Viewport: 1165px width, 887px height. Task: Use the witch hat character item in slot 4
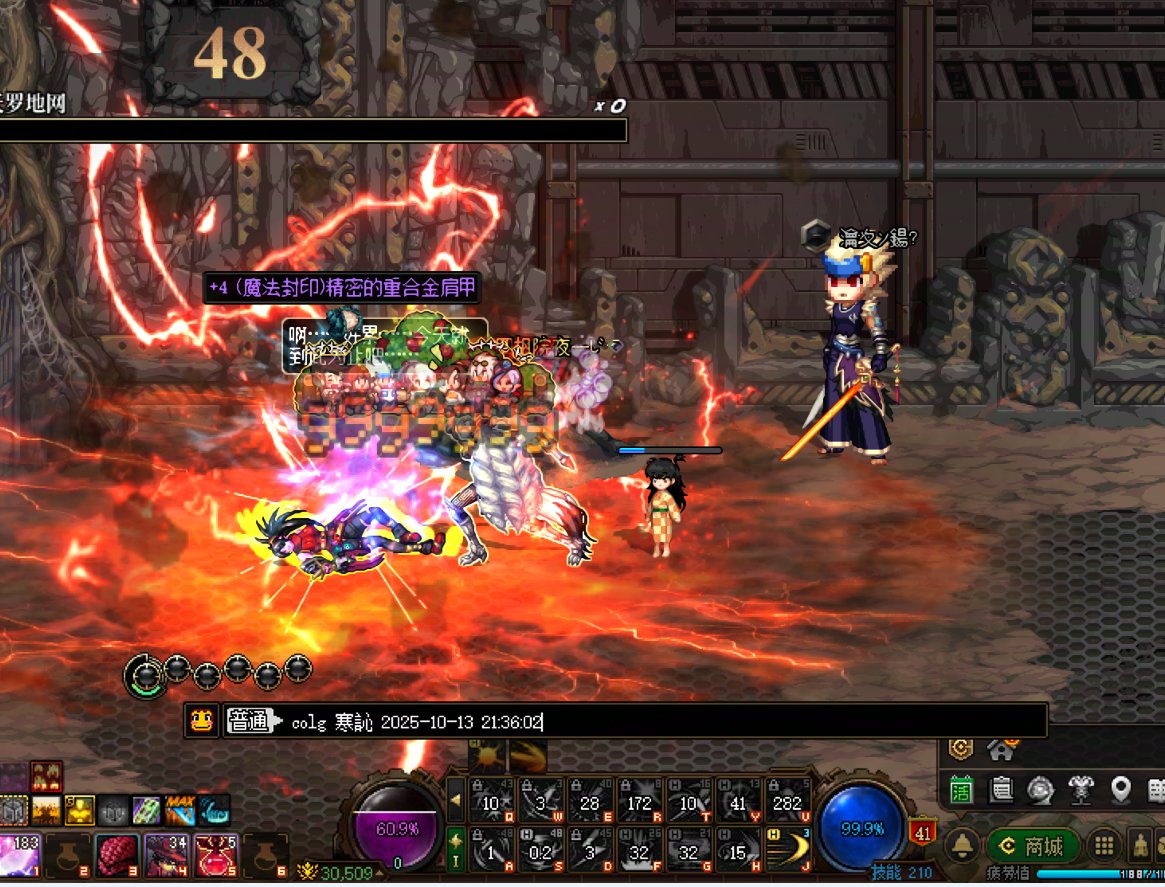click(168, 855)
